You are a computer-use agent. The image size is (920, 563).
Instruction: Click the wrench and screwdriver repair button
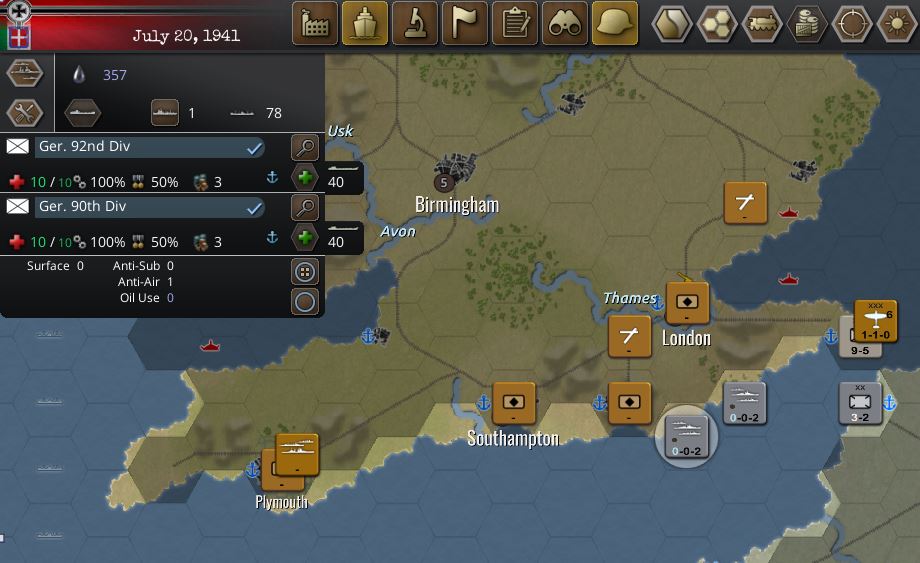point(24,112)
